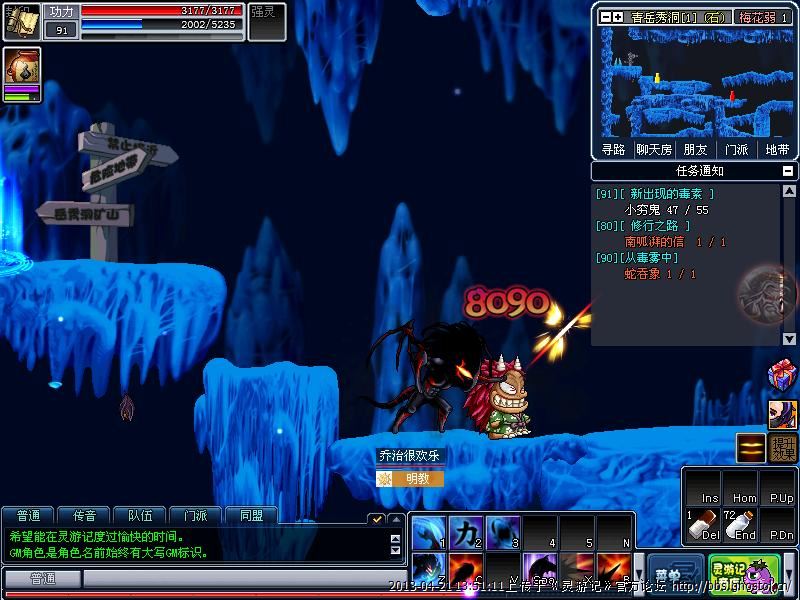Use the white potion bottle on End
The image size is (800, 600).
[x=740, y=525]
